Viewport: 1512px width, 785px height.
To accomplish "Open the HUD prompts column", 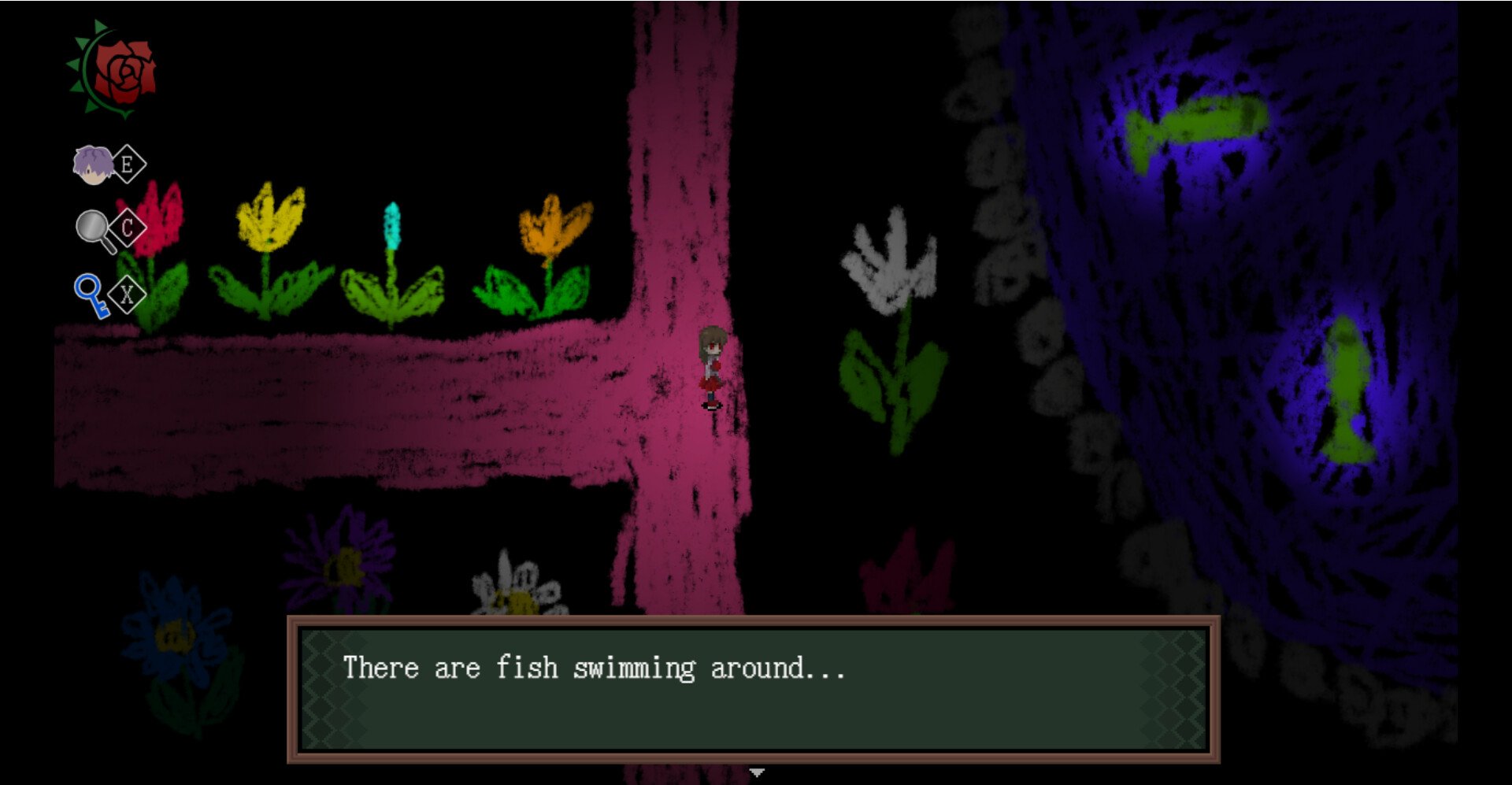I will (110, 228).
